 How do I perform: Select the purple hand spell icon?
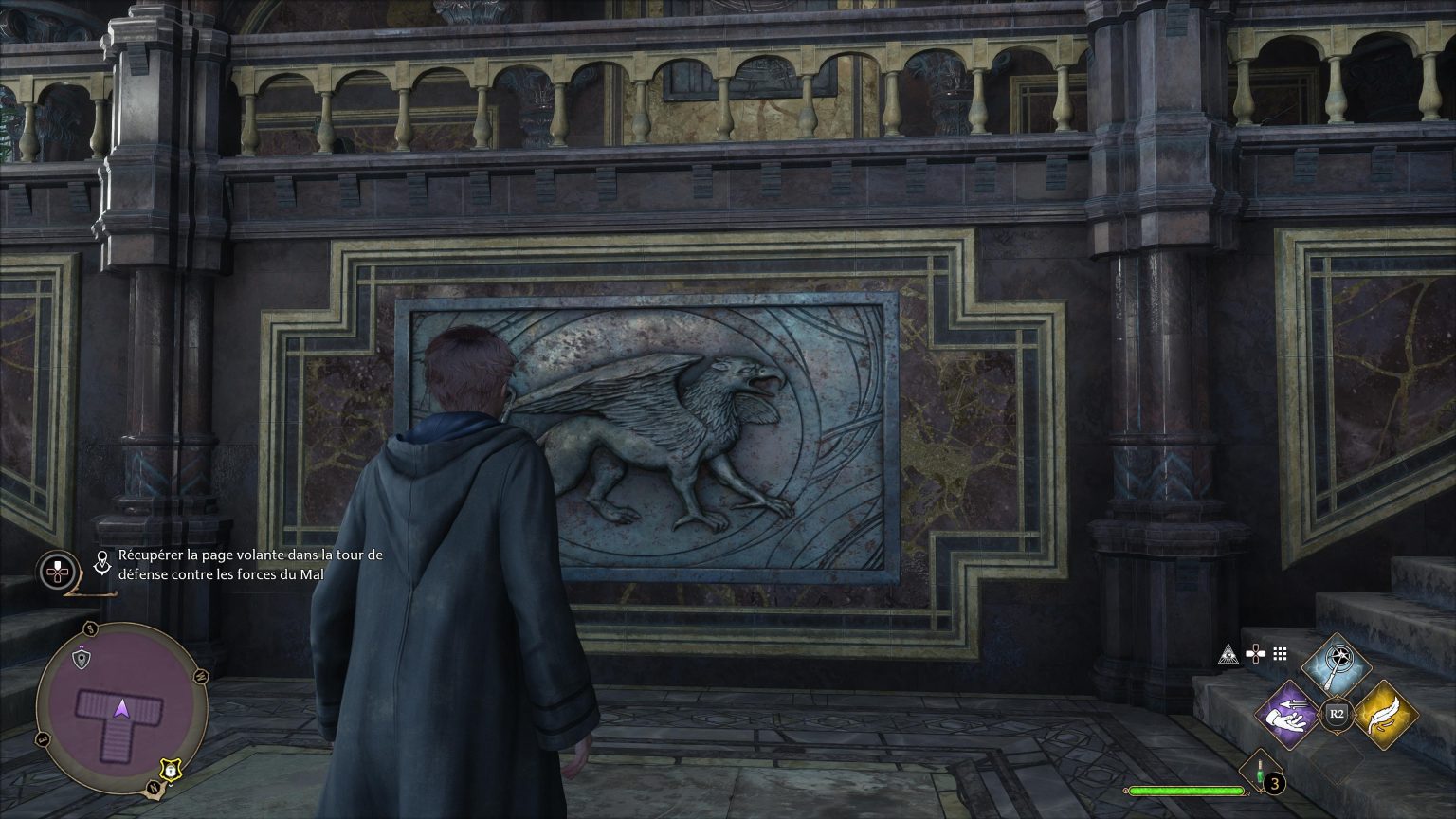coord(1291,715)
